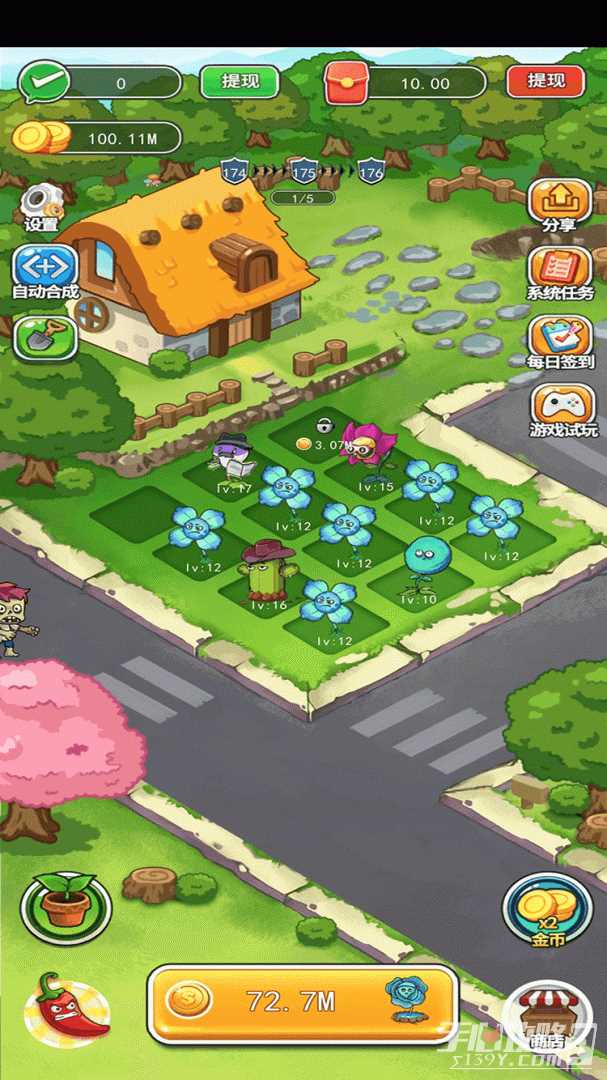Select the lv:16 cactus with hat
Image resolution: width=607 pixels, height=1080 pixels.
[268, 572]
